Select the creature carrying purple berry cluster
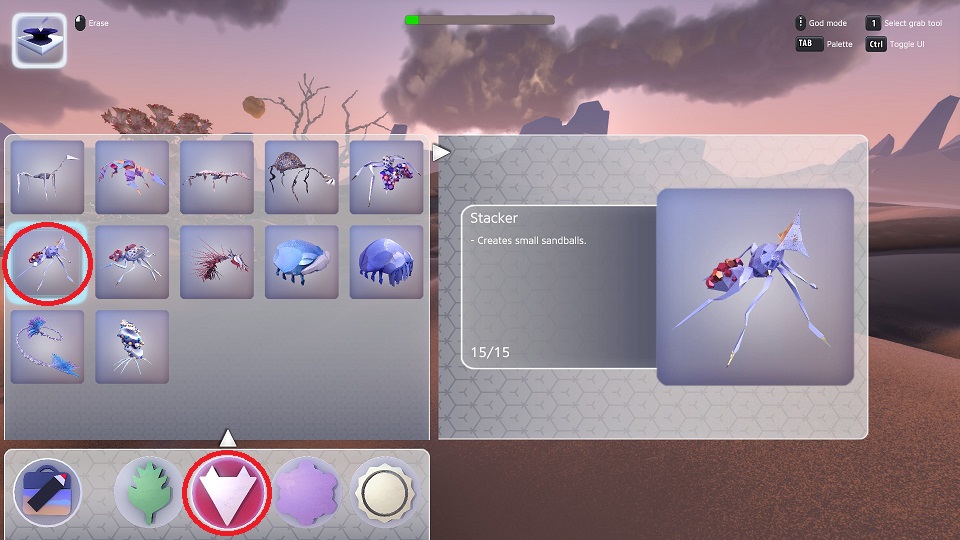The height and width of the screenshot is (540, 960). point(387,177)
